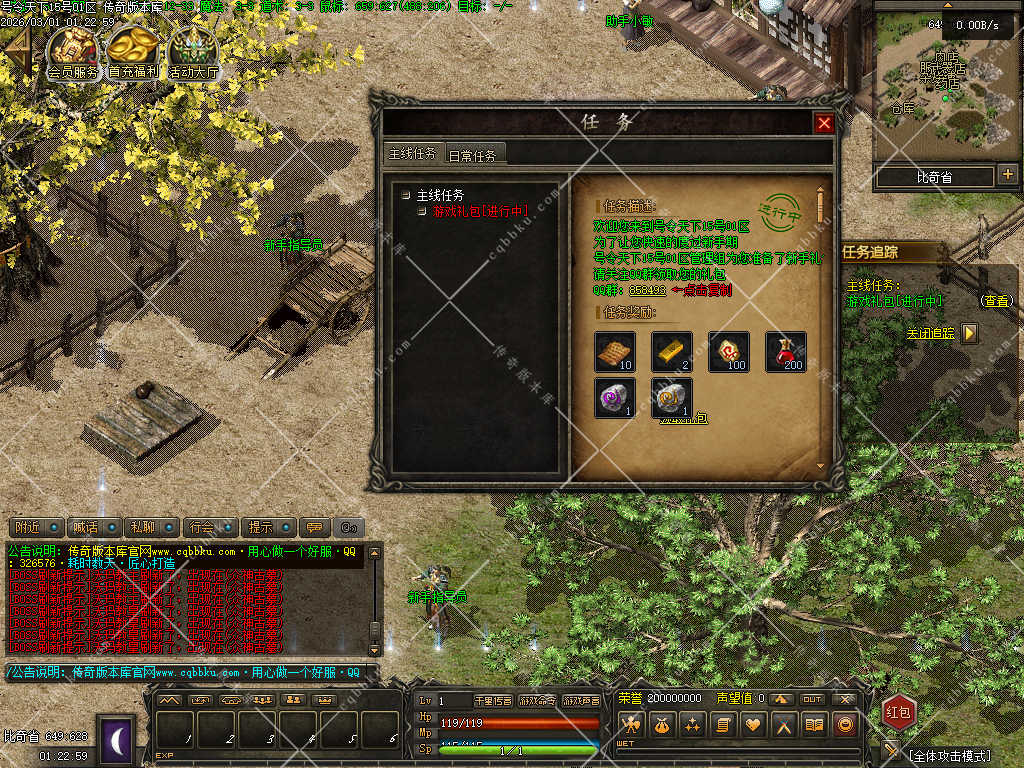Click the 关闭追踪 close tracking arrow
The width and height of the screenshot is (1024, 768).
pyautogui.click(x=969, y=333)
